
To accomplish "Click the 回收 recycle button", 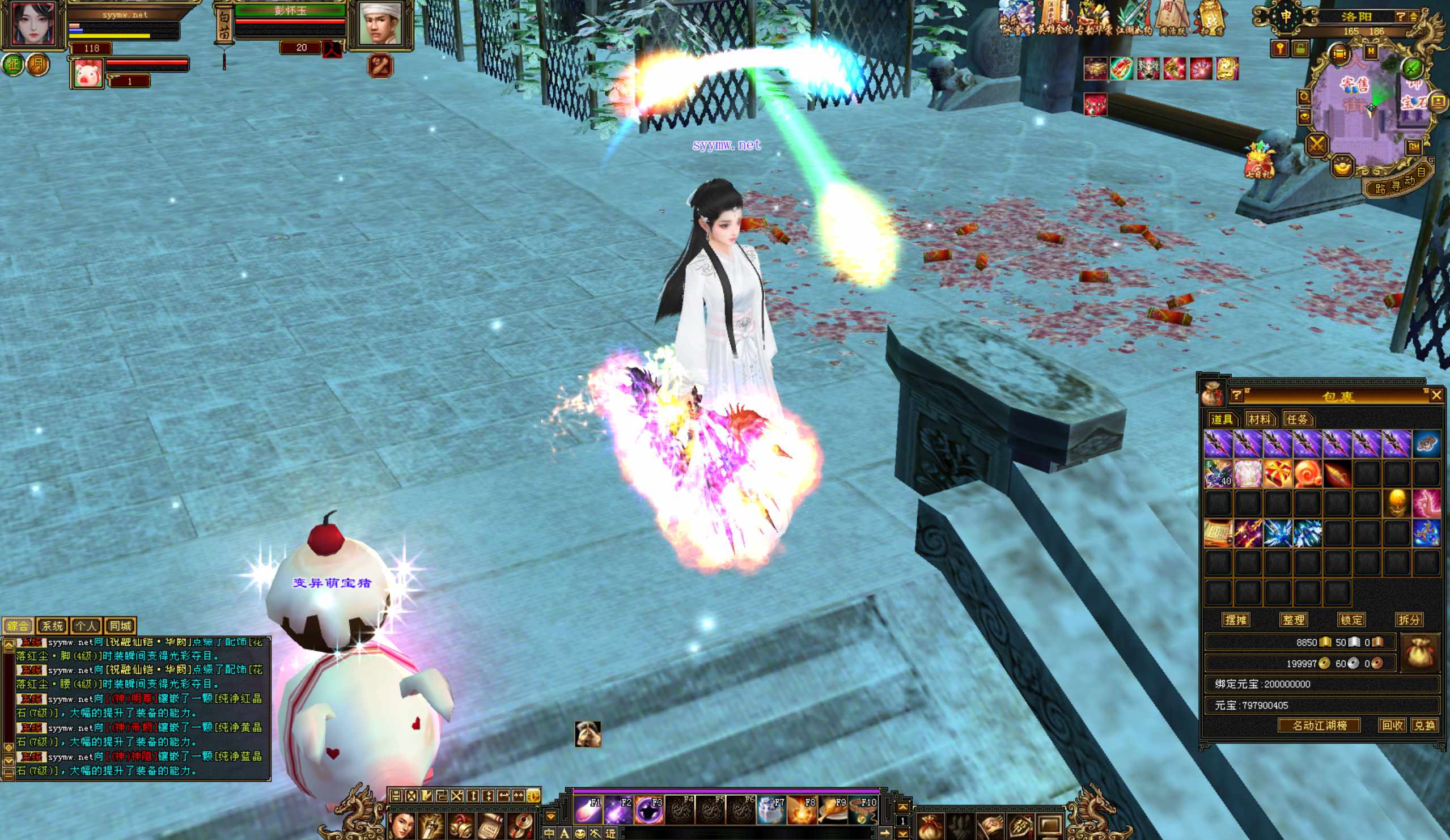I will [x=1392, y=726].
